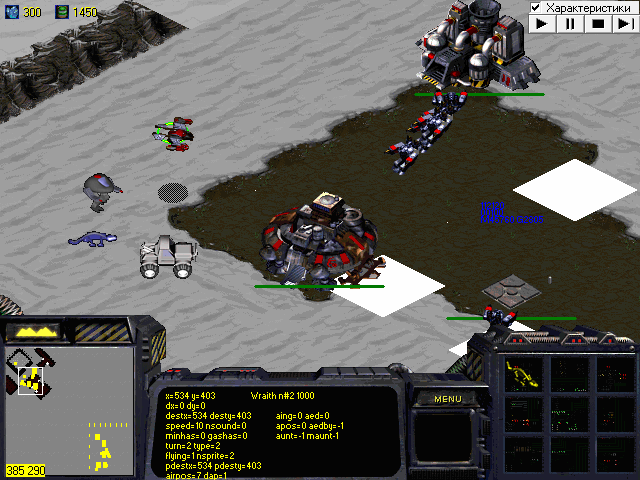Toggle the Характеристики checkbox
Image resolution: width=640 pixels, height=480 pixels.
pyautogui.click(x=537, y=8)
